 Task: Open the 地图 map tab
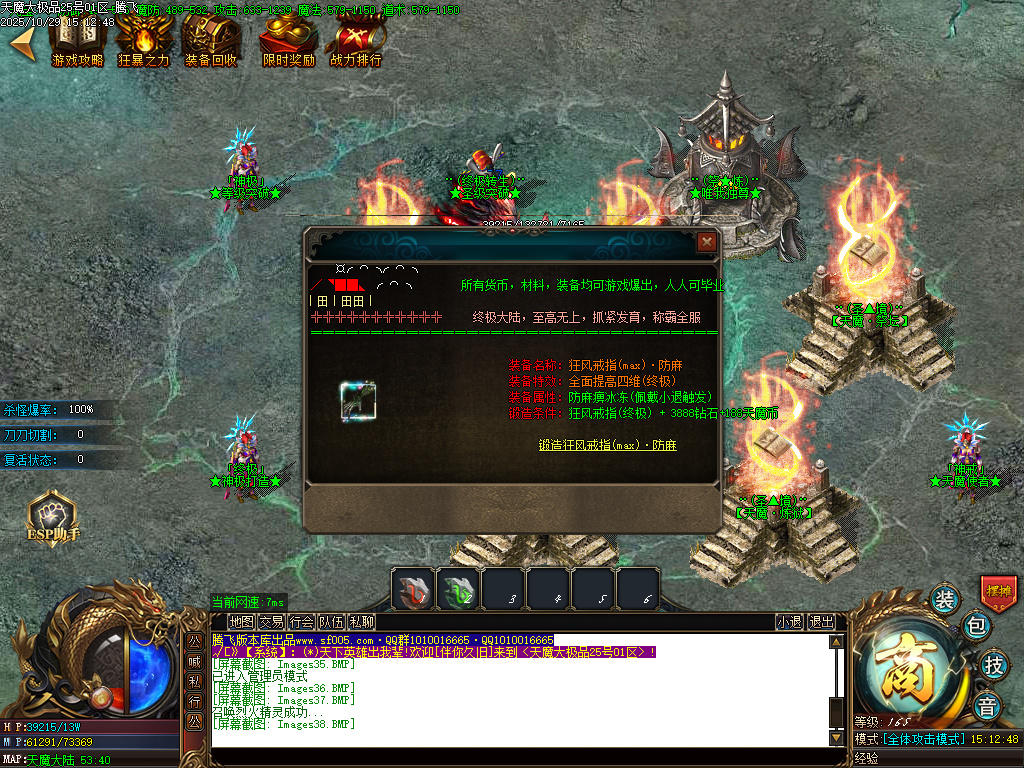(241, 622)
